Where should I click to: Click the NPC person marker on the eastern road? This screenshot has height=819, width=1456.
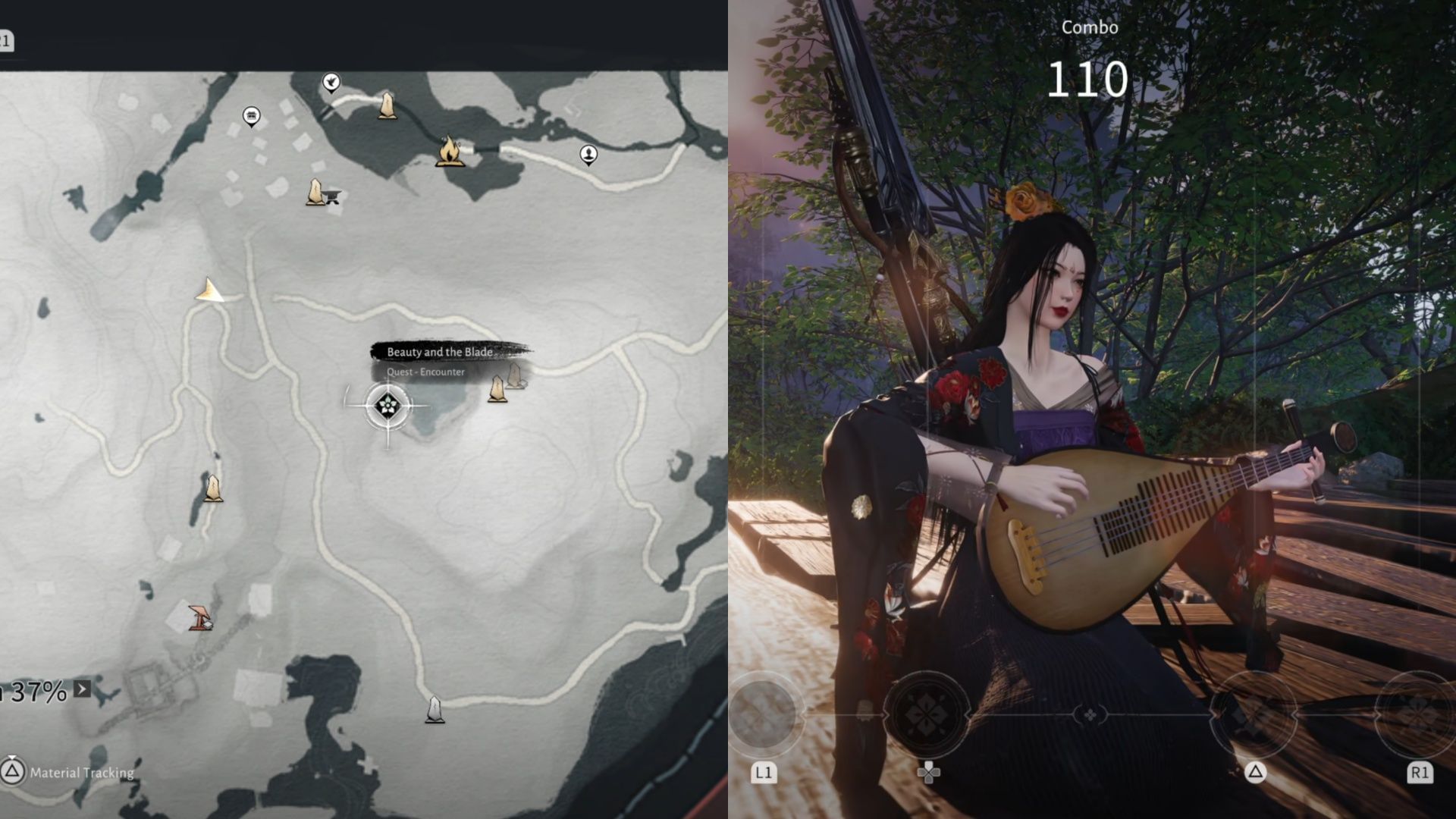[x=588, y=153]
